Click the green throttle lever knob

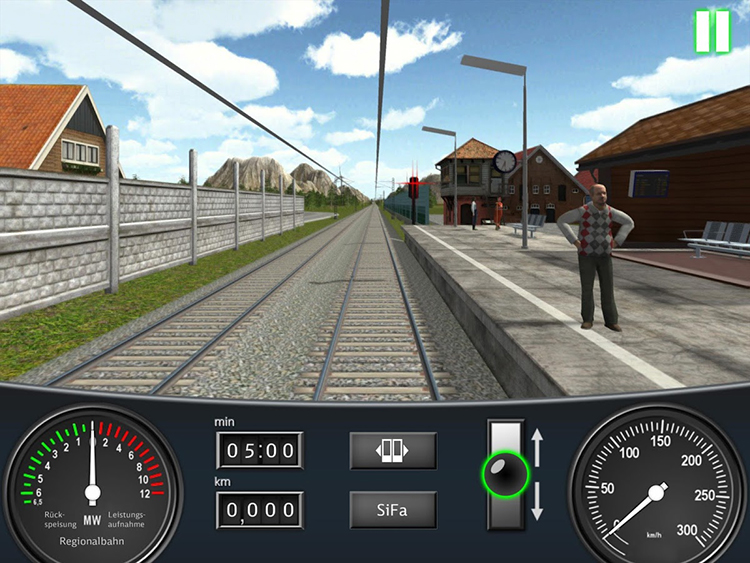tap(505, 472)
